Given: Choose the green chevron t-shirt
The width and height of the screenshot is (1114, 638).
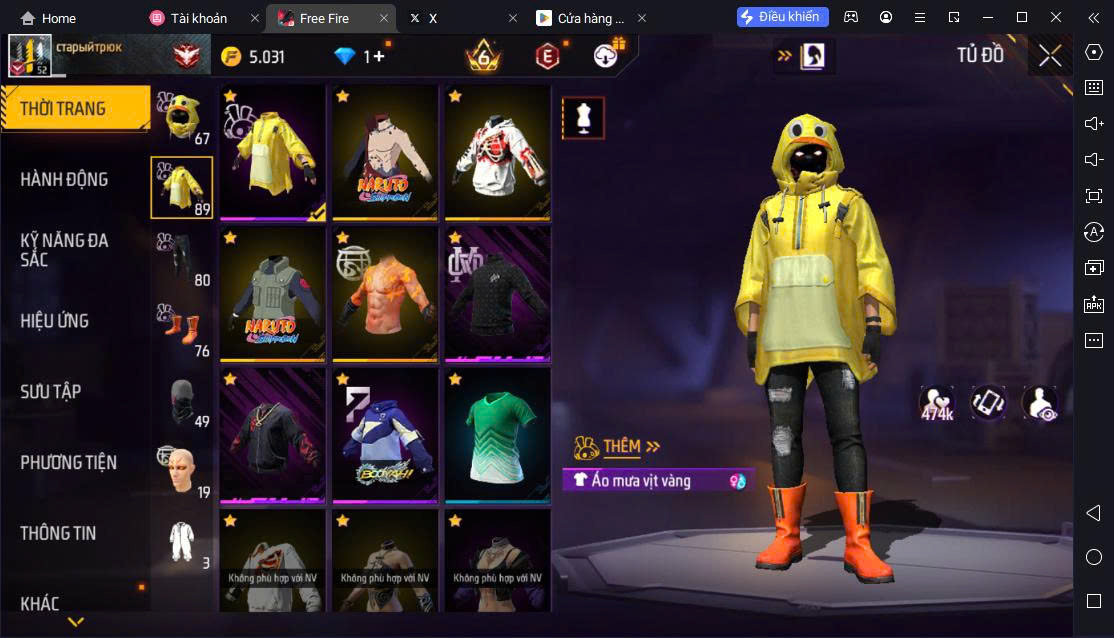Looking at the screenshot, I should pyautogui.click(x=497, y=435).
